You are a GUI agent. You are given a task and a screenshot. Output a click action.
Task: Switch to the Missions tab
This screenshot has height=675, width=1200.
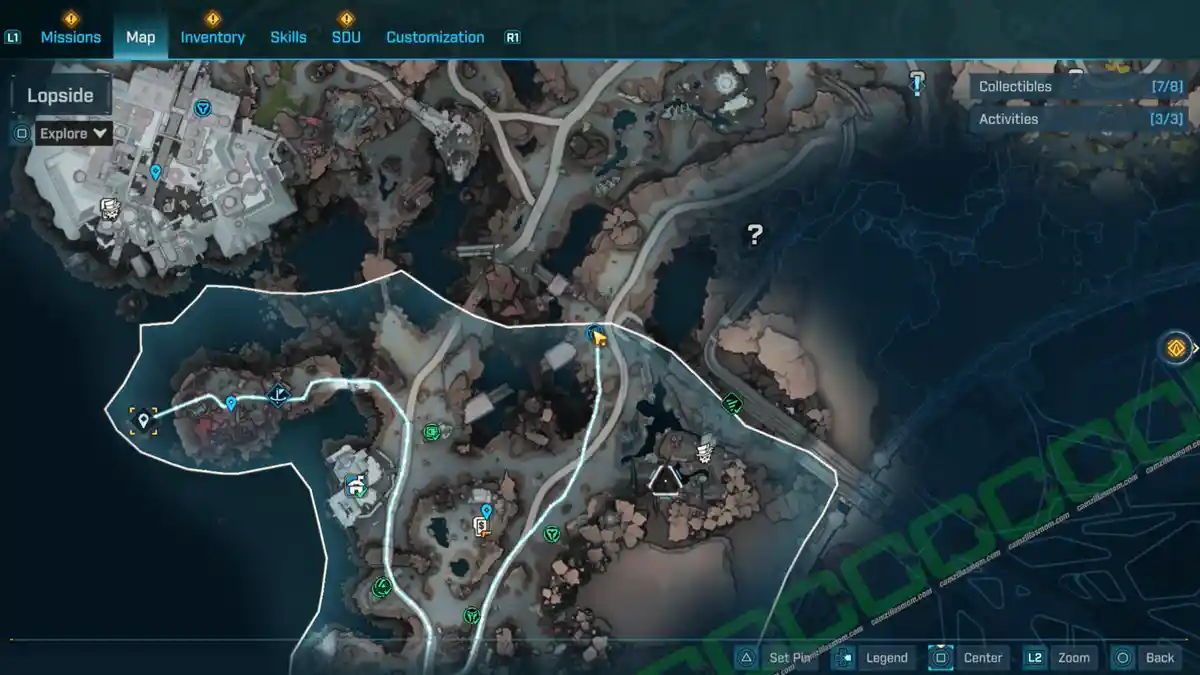pos(70,37)
